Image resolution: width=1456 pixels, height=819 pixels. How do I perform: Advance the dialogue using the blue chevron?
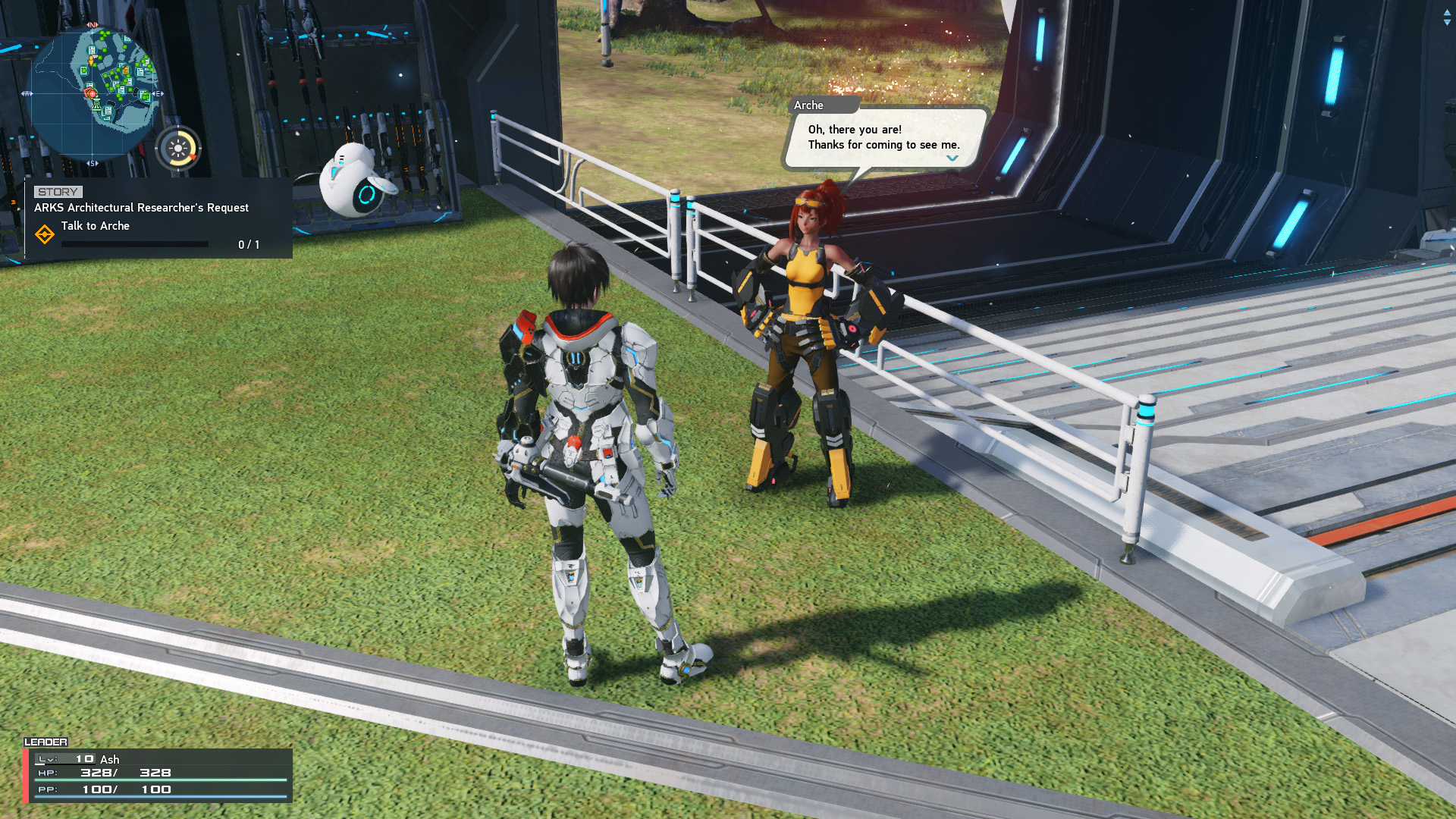click(951, 159)
